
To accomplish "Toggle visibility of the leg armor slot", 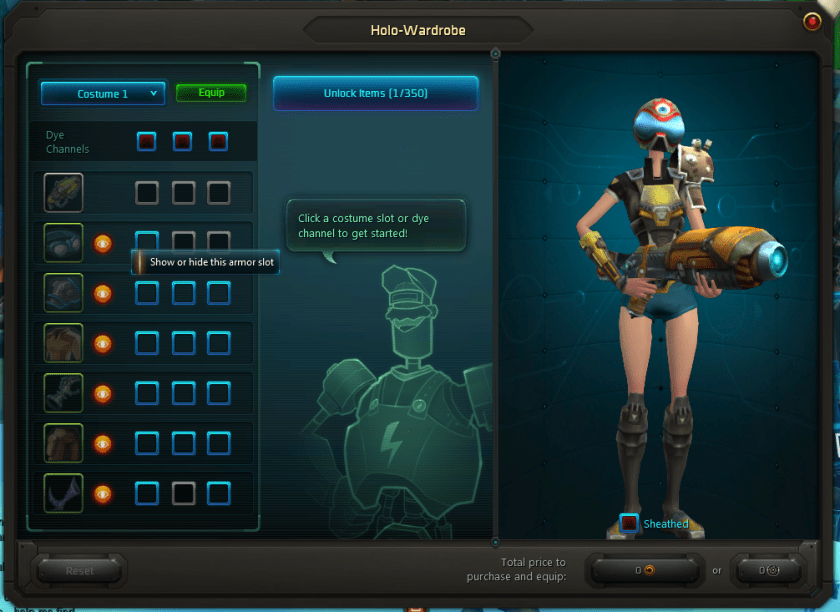I will pos(102,443).
